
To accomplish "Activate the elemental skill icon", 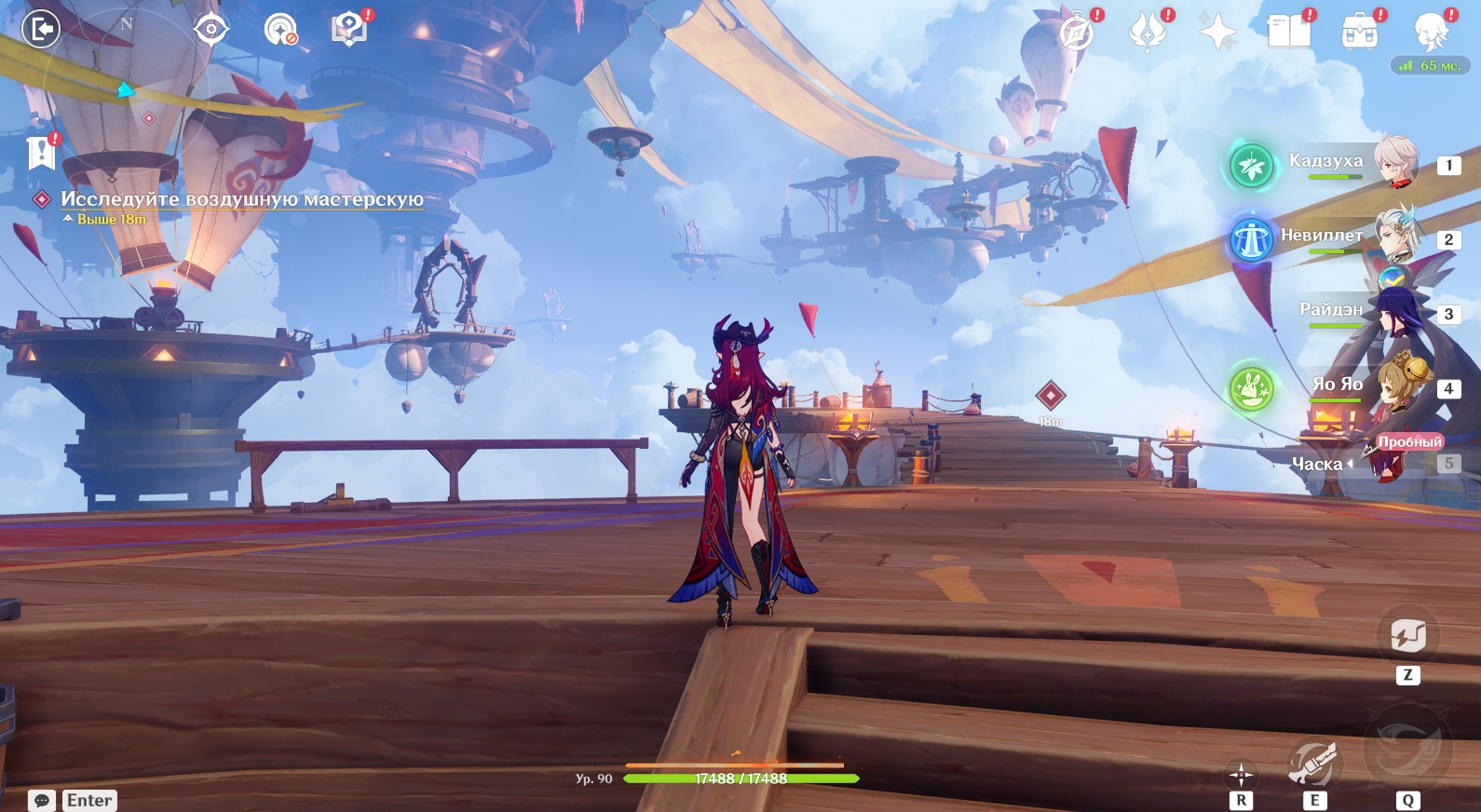I will [1313, 765].
